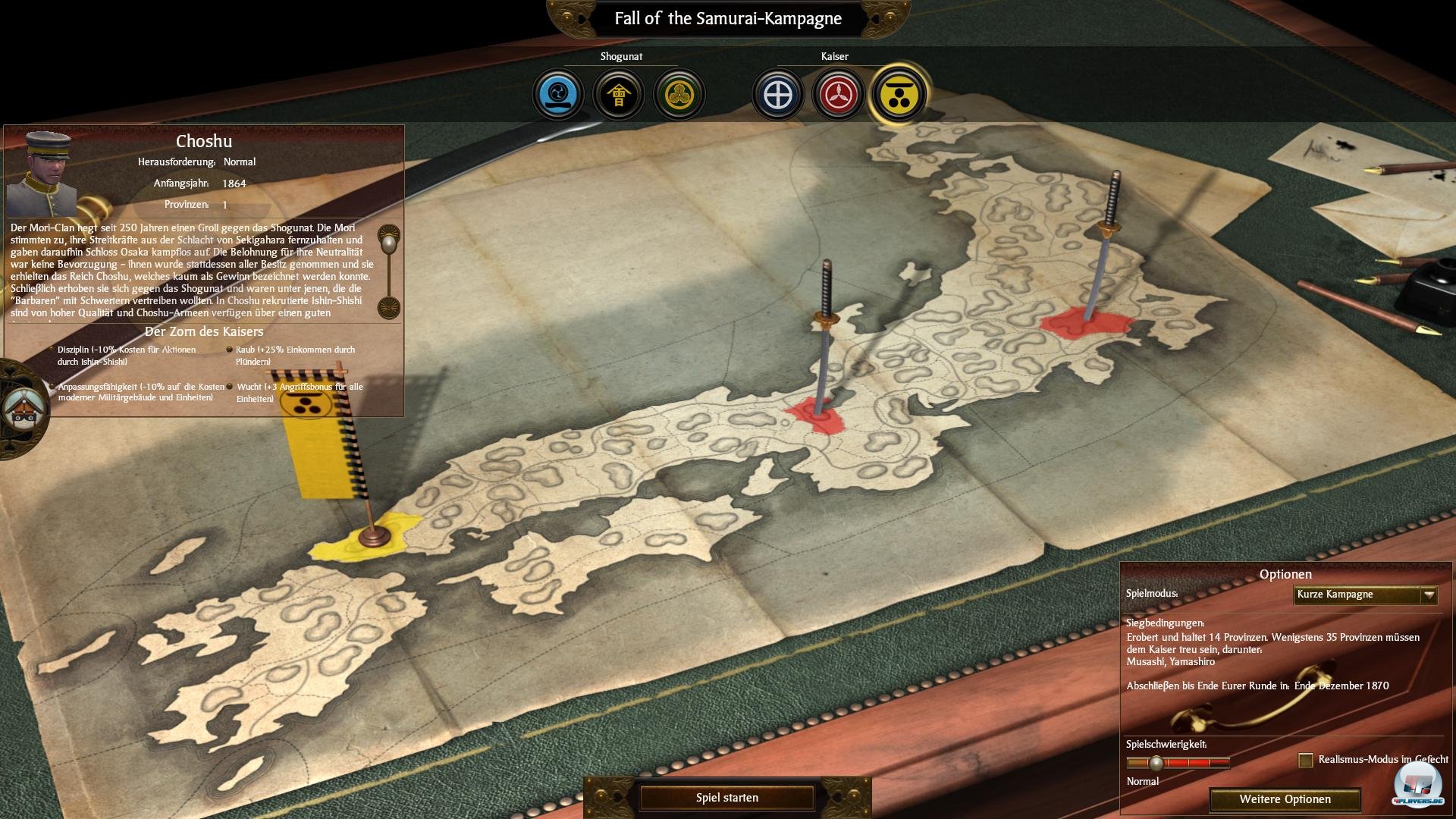Select the light blue Shogunate clan emblem

pyautogui.click(x=558, y=95)
